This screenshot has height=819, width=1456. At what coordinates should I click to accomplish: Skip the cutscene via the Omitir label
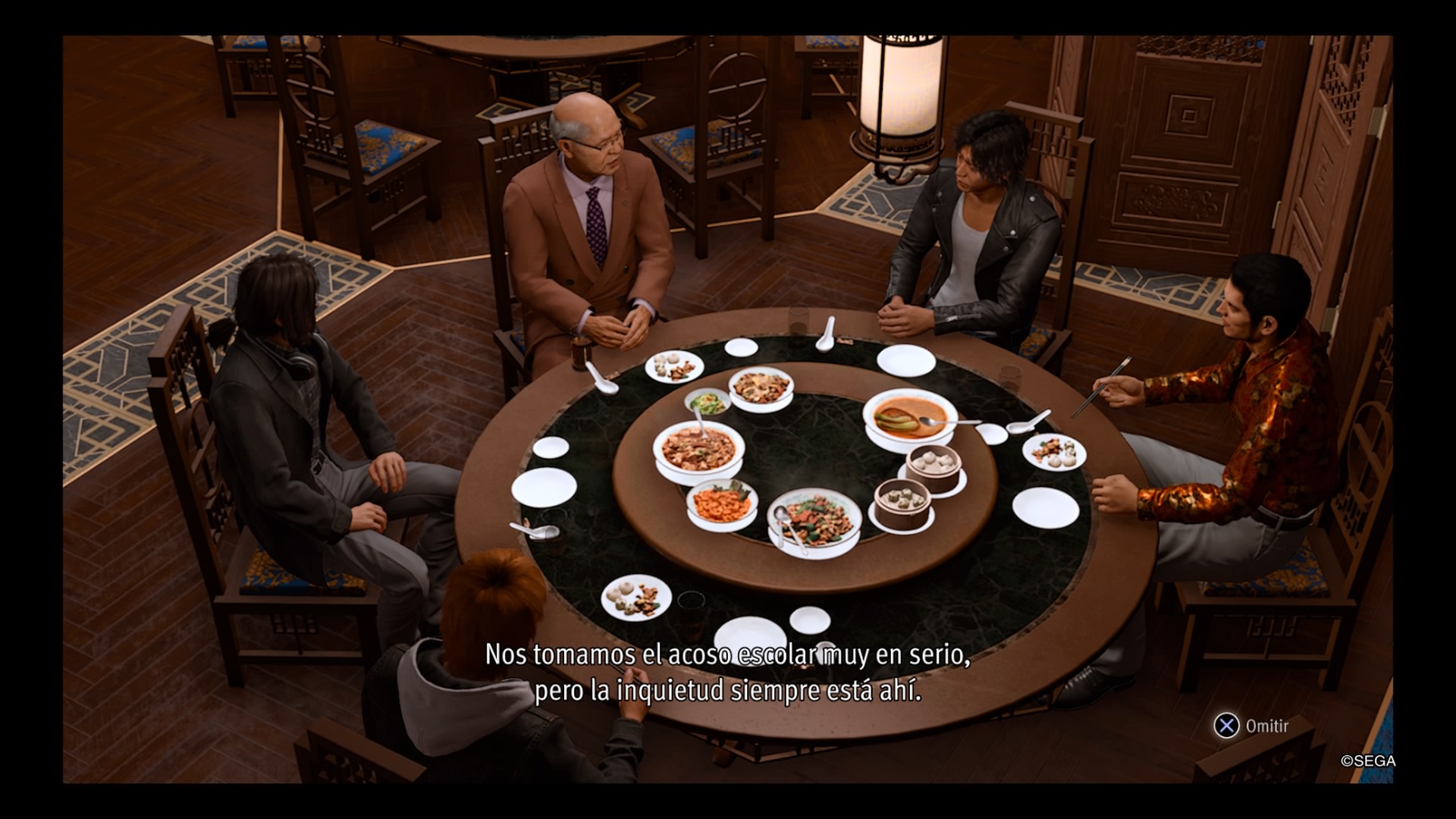point(1266,726)
